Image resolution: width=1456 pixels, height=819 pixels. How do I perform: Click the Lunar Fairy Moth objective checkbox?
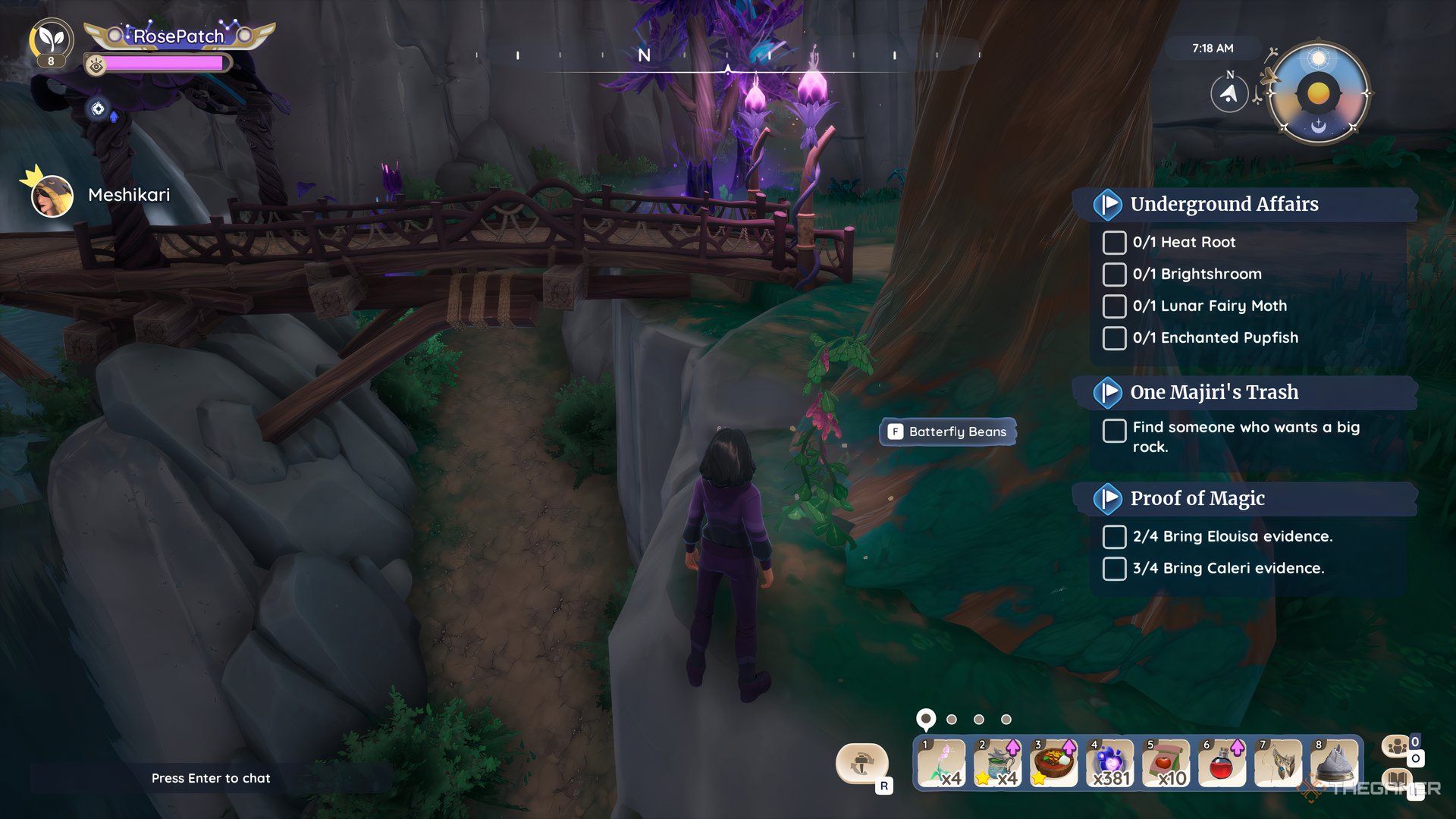click(x=1114, y=306)
